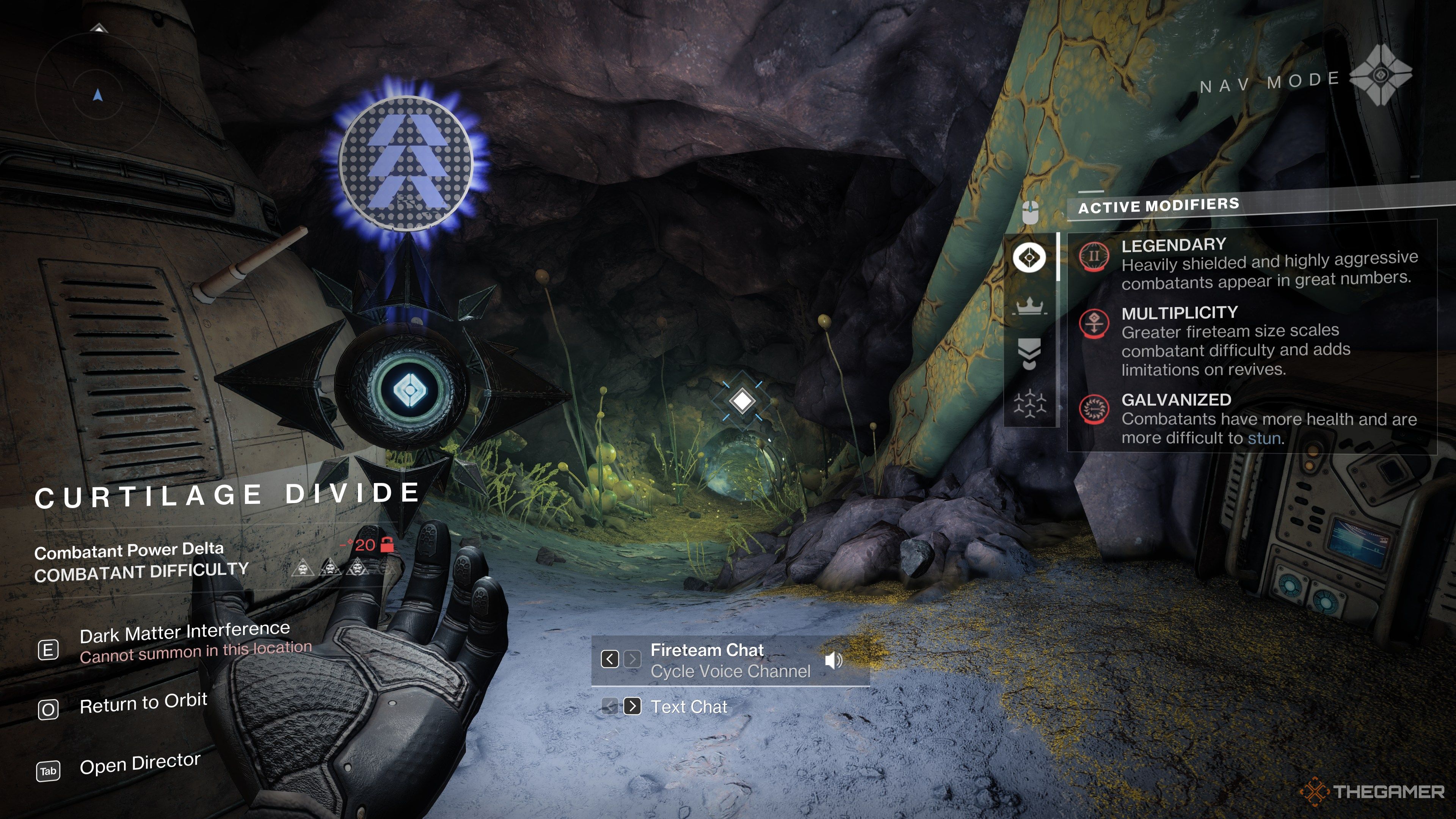Choose Open Director
Screen dimensions: 1456x819
(140, 764)
